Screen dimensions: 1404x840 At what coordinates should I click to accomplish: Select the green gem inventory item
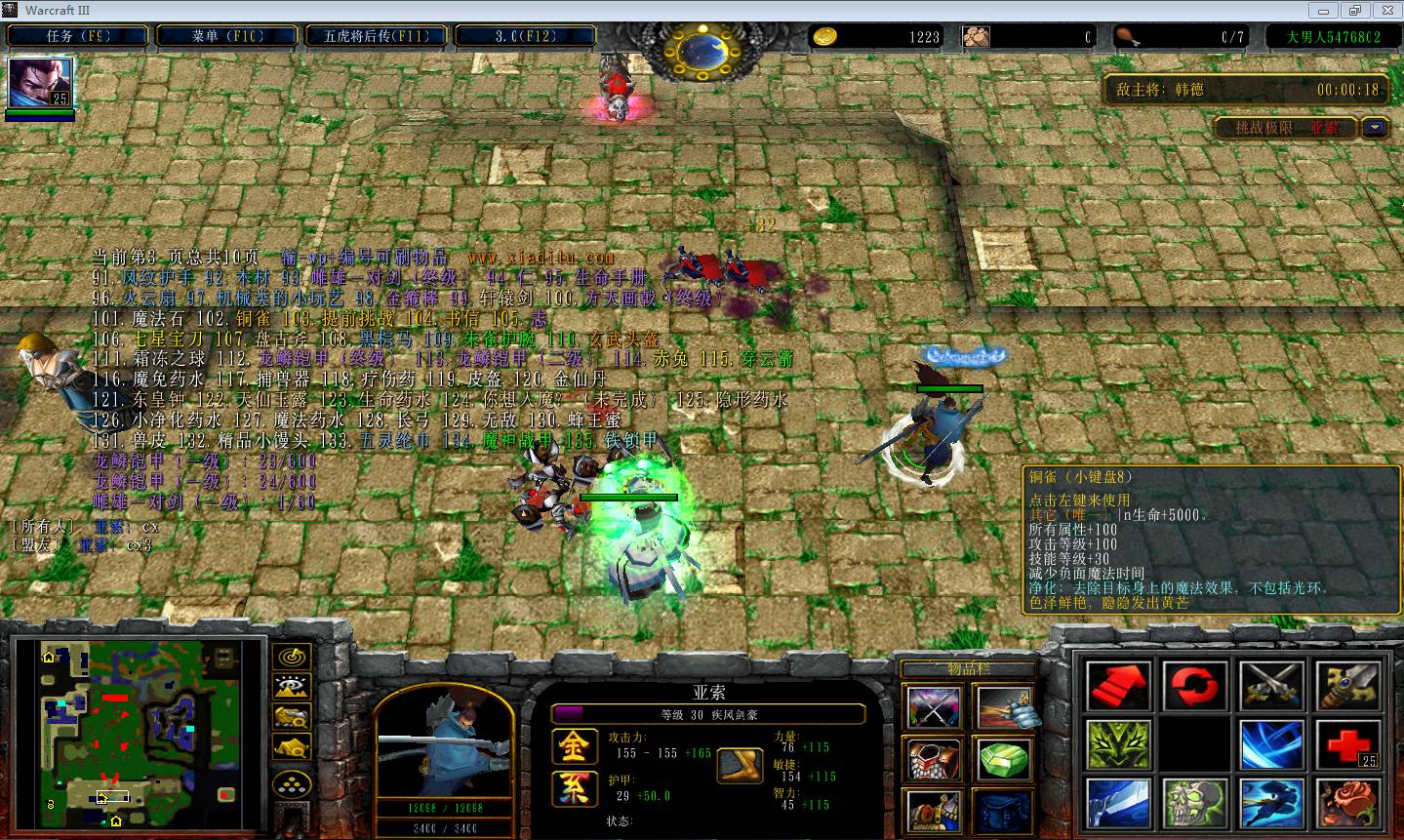(x=1004, y=759)
